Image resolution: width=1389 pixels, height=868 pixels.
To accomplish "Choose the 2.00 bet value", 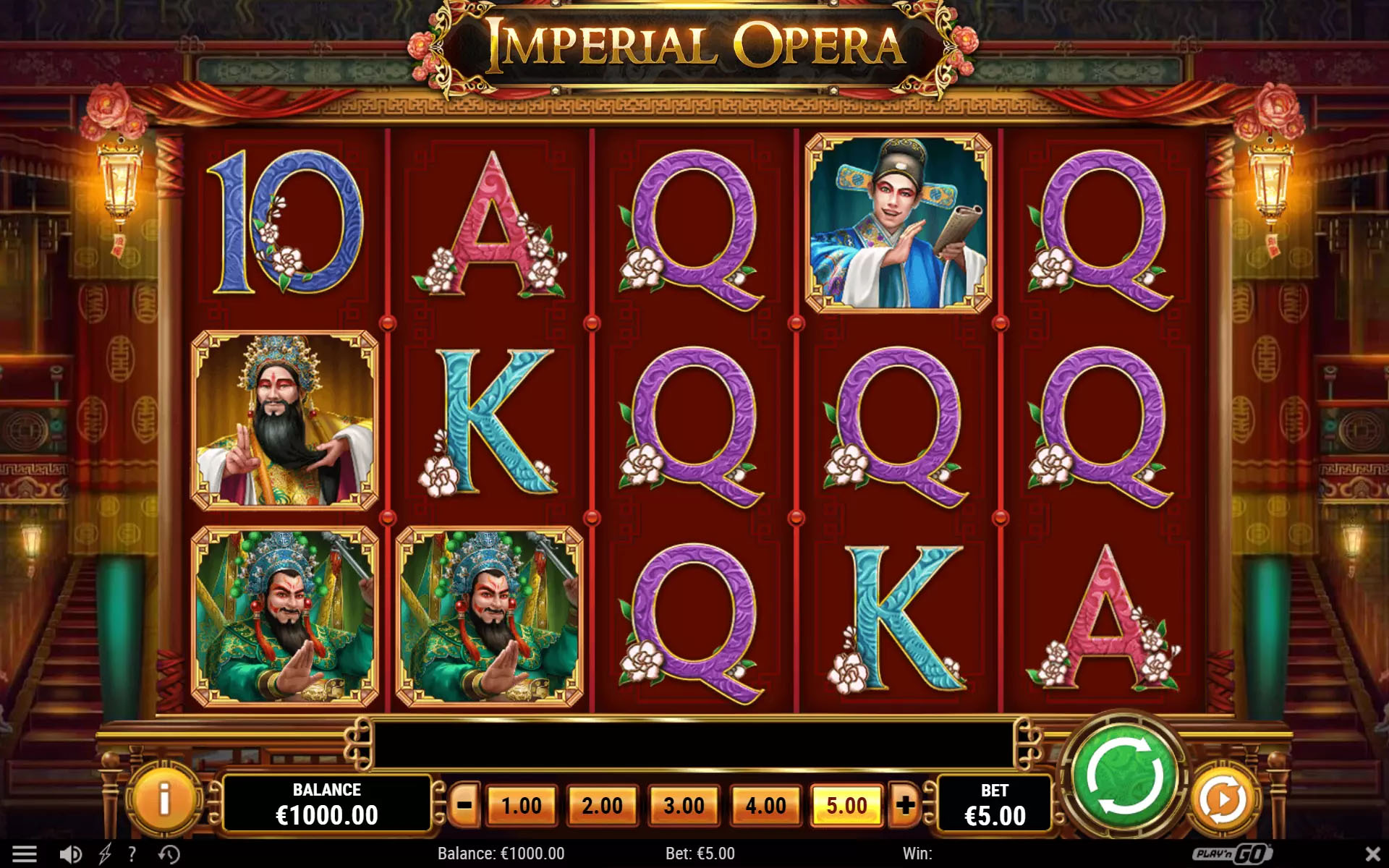I will point(602,805).
